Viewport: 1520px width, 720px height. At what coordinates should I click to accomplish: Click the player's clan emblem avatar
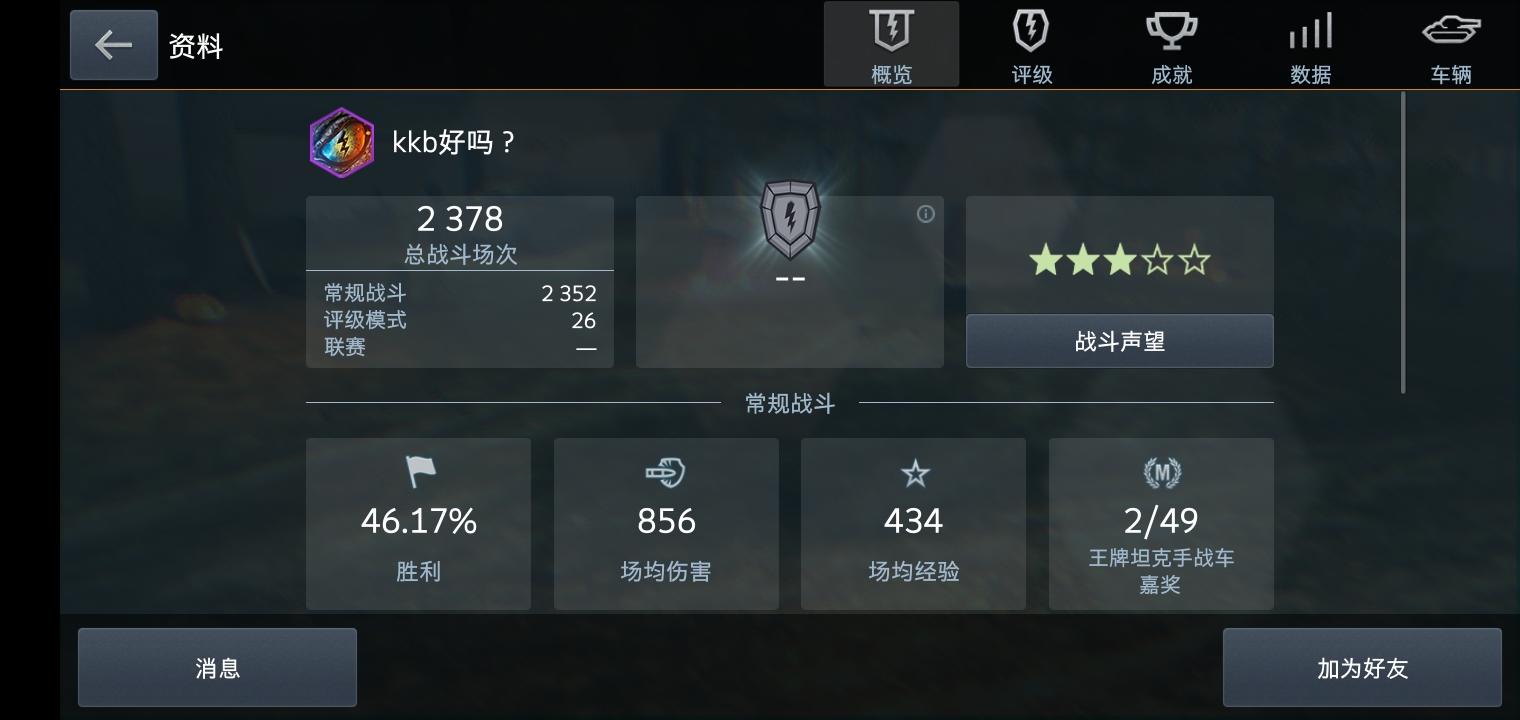(x=341, y=143)
